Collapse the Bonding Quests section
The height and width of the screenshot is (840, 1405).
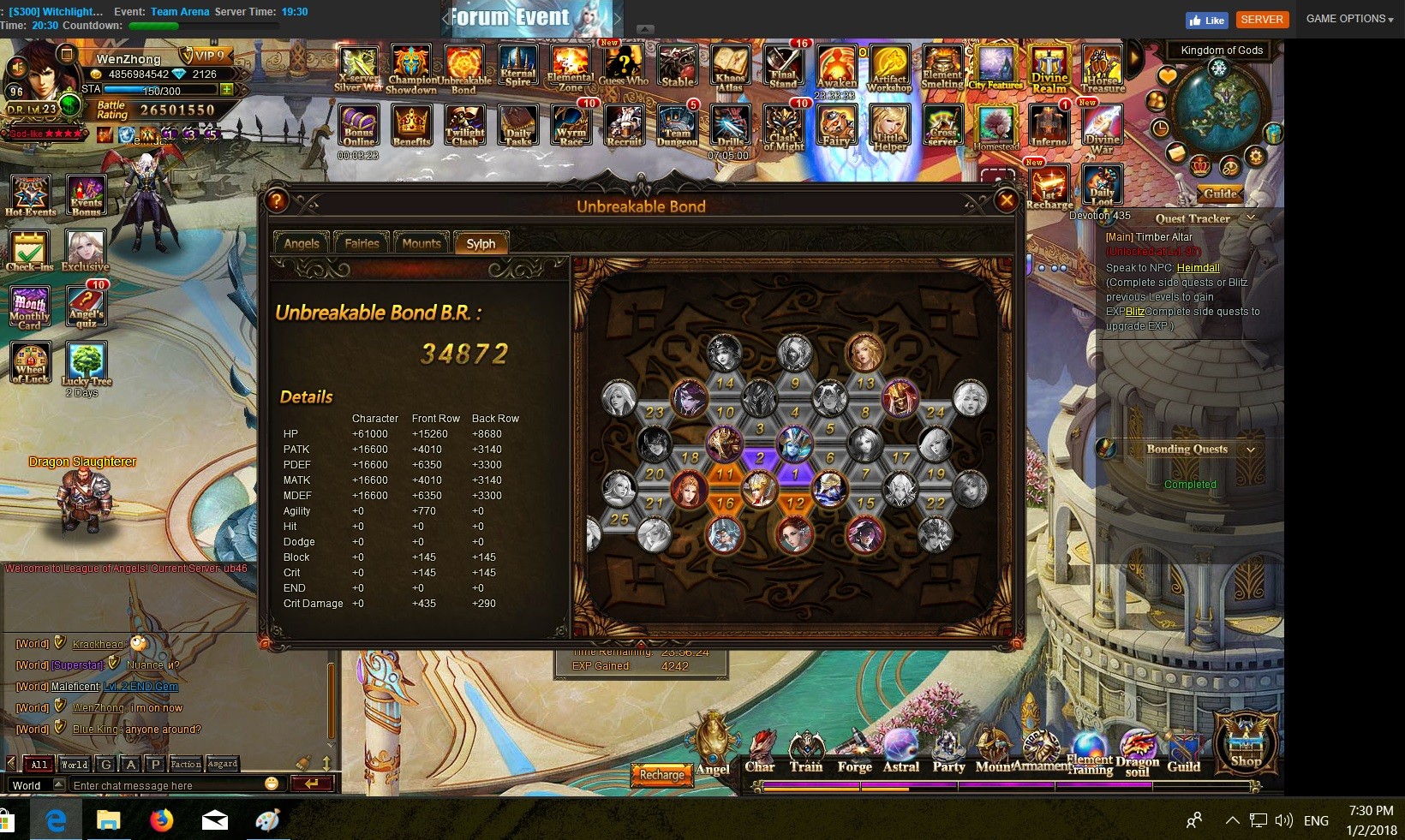1251,450
